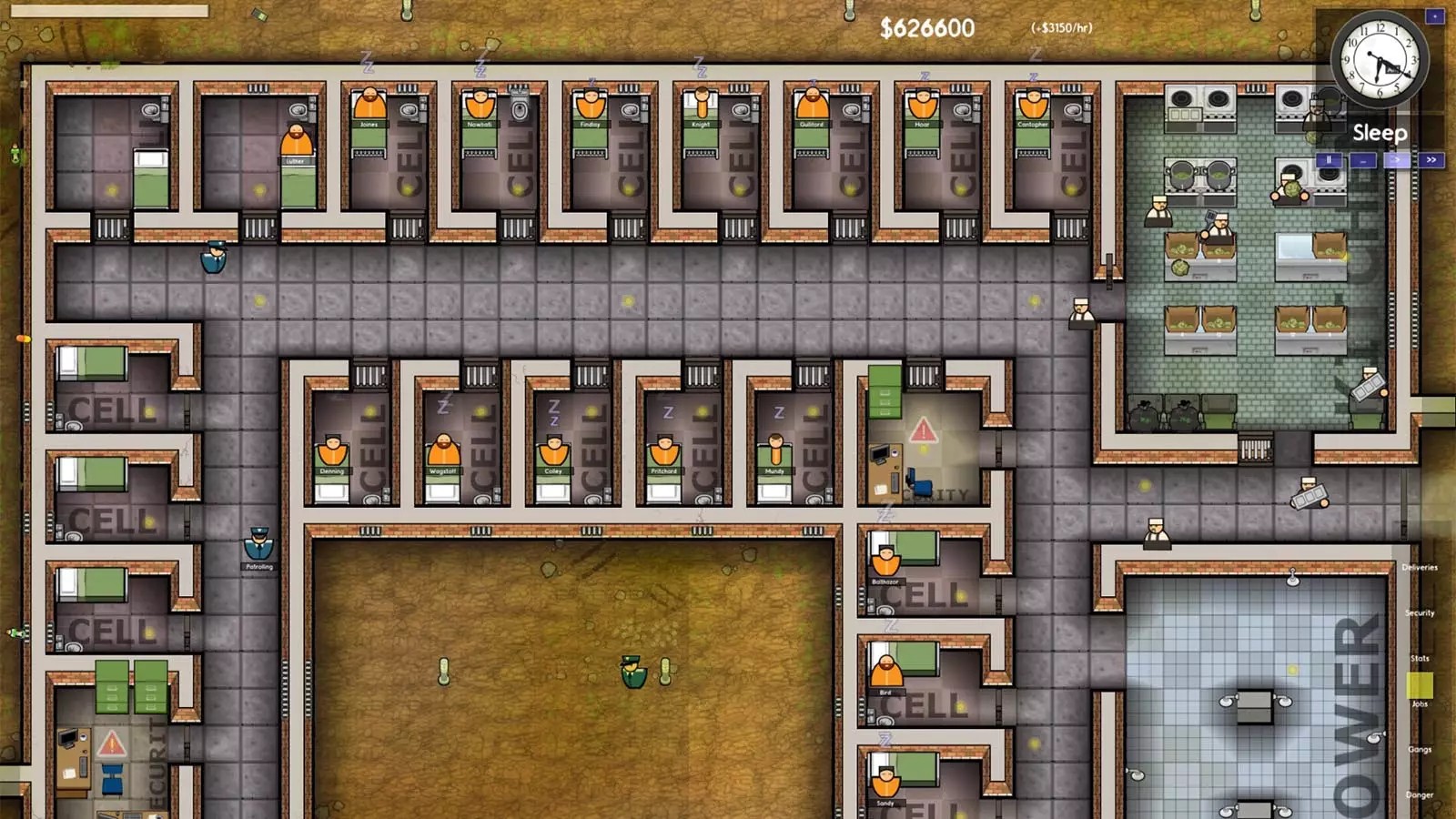This screenshot has width=1456, height=819.
Task: Show the Security overlay
Action: [1420, 612]
